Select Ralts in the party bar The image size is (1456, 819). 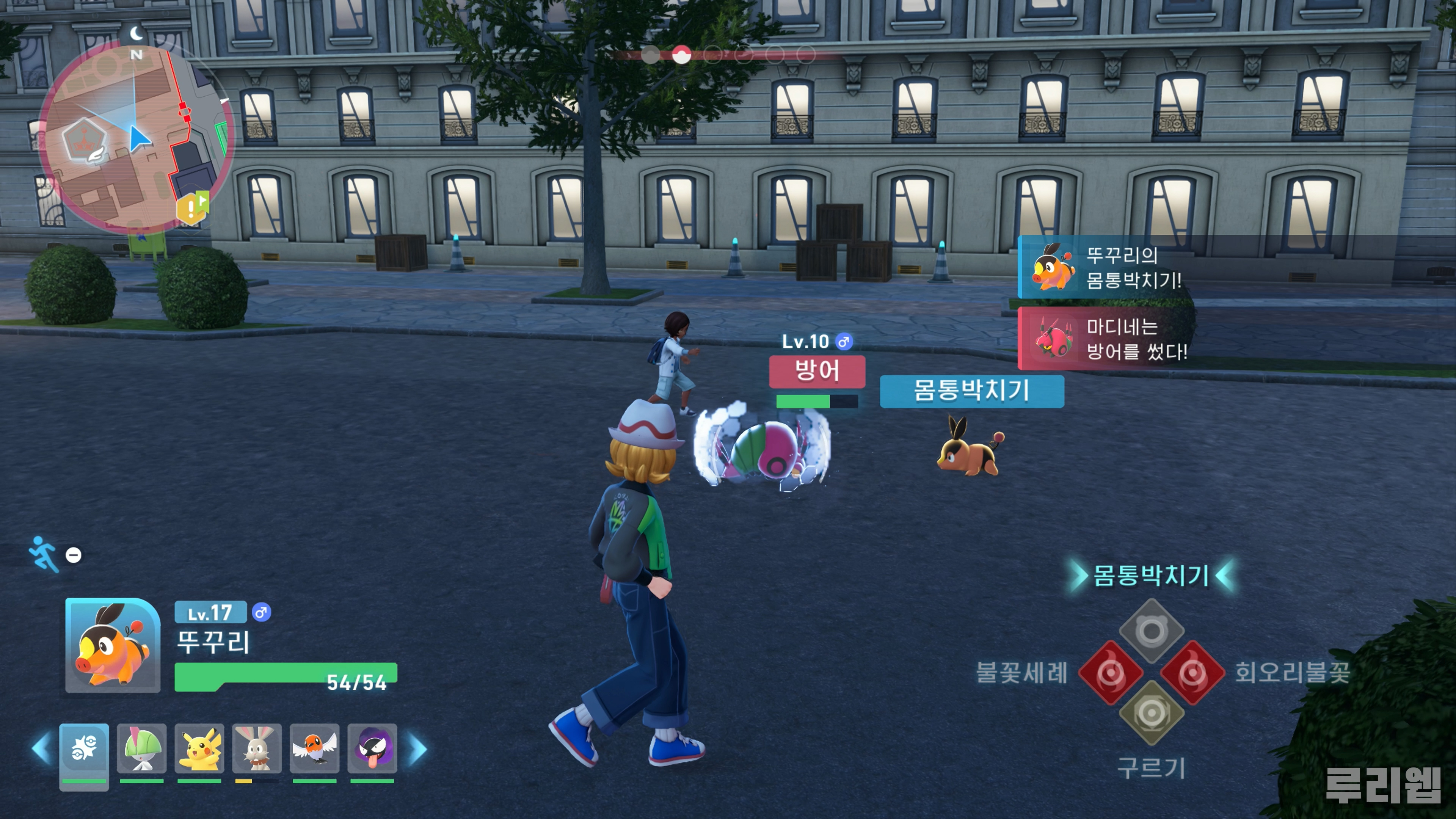coord(141,748)
